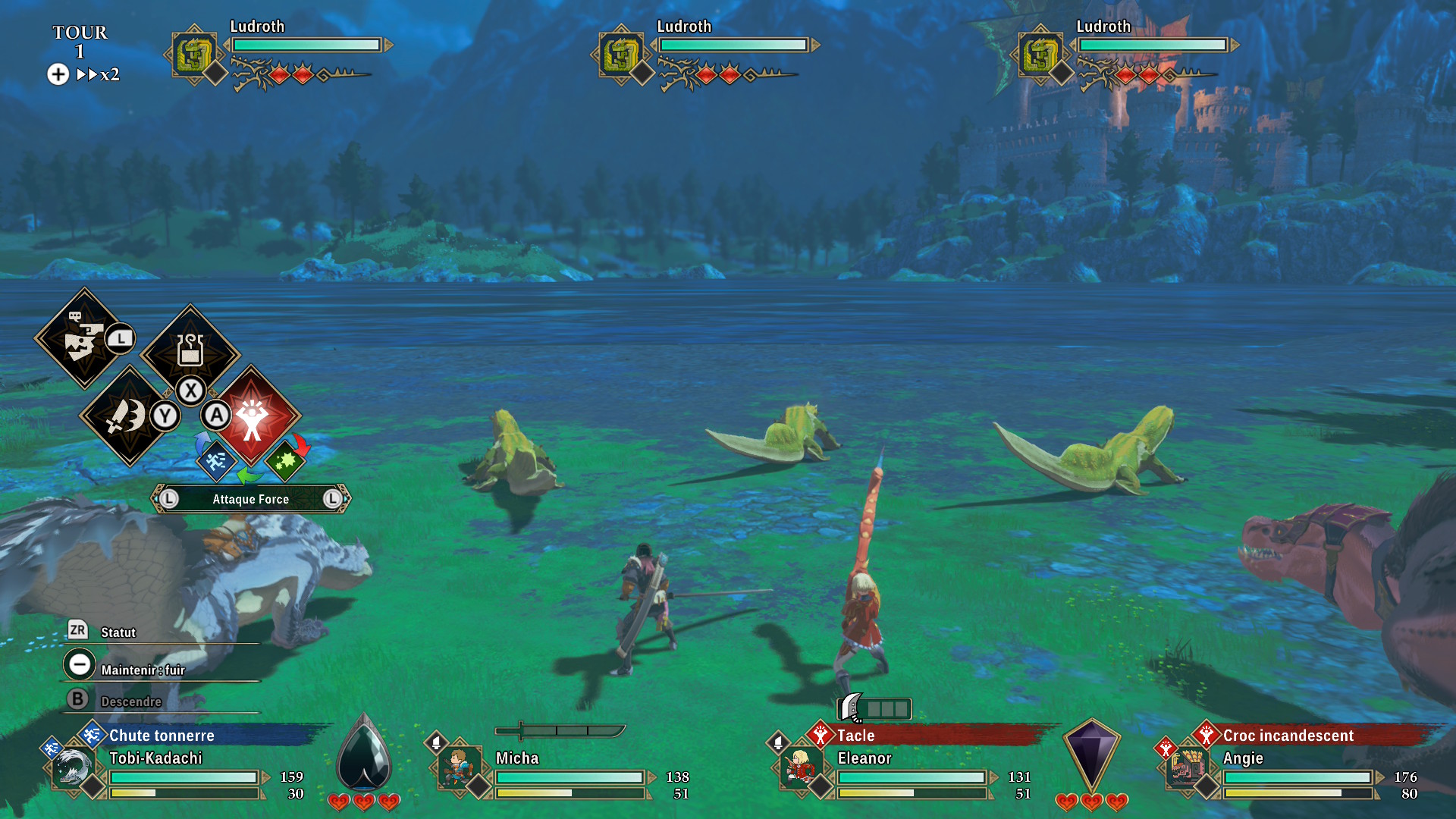The image size is (1456, 819).
Task: Click Angie's Croc incandescent skill banner
Action: click(x=1288, y=736)
